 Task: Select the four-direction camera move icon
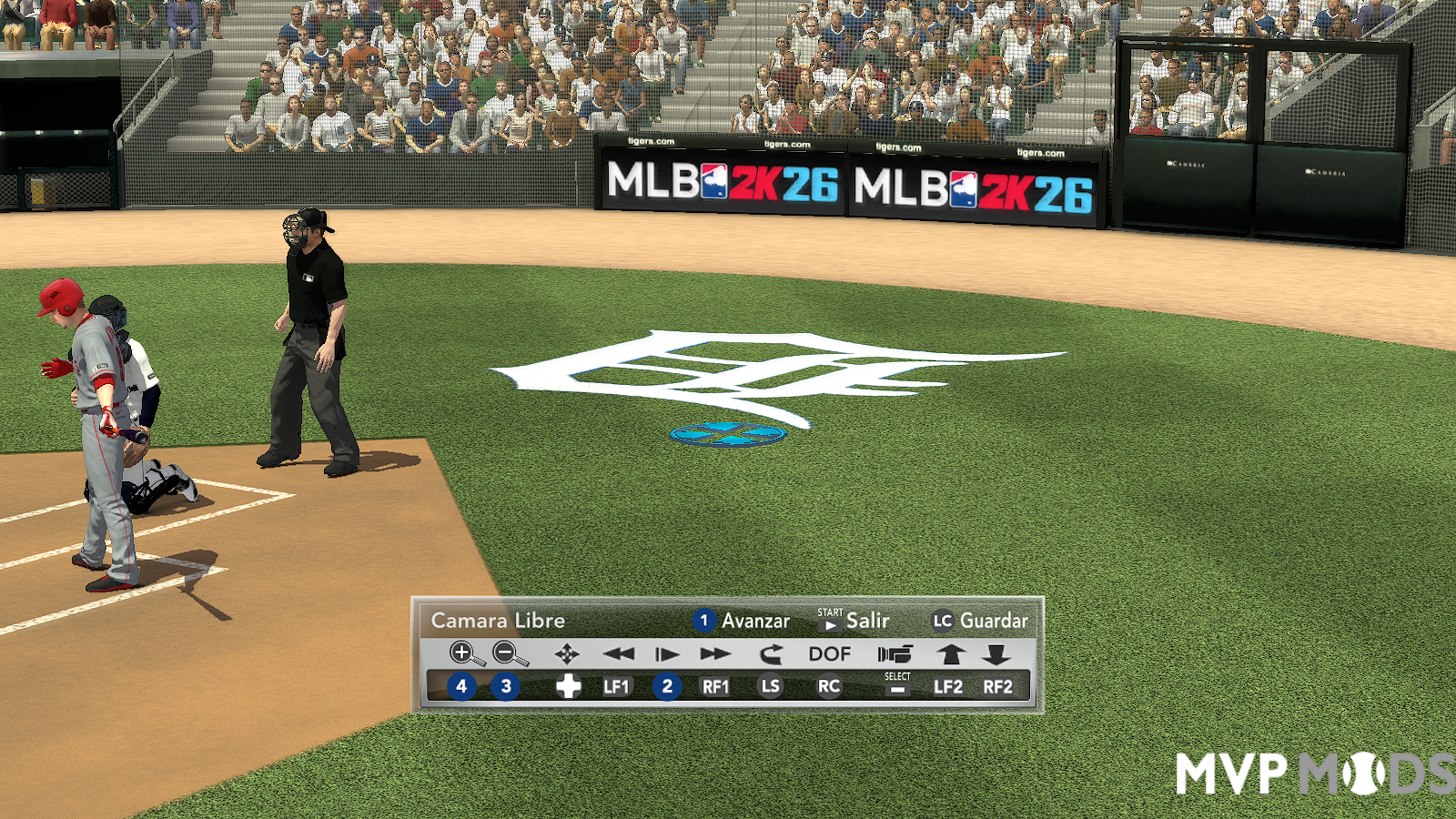pos(567,653)
